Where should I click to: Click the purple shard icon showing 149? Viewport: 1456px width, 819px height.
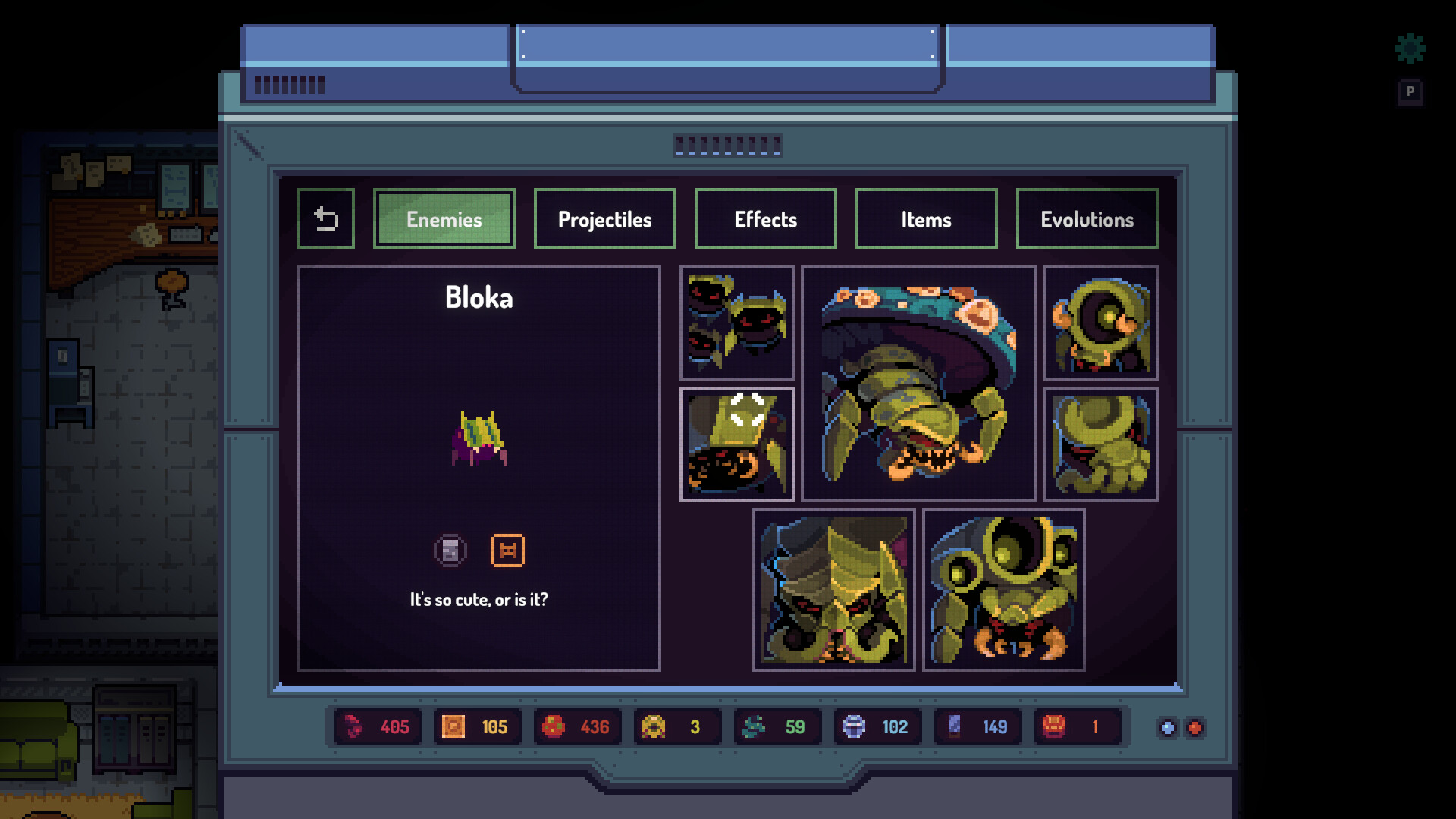[x=977, y=726]
